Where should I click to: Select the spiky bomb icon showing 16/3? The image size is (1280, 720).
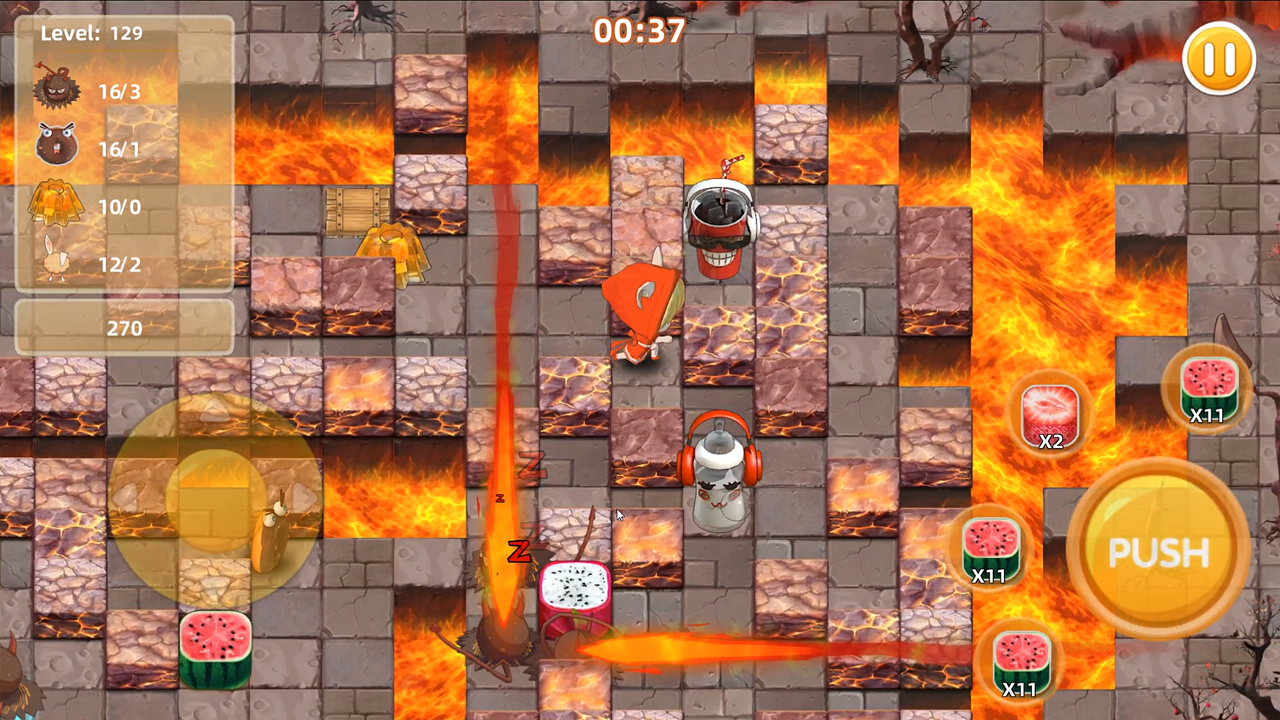pos(57,90)
